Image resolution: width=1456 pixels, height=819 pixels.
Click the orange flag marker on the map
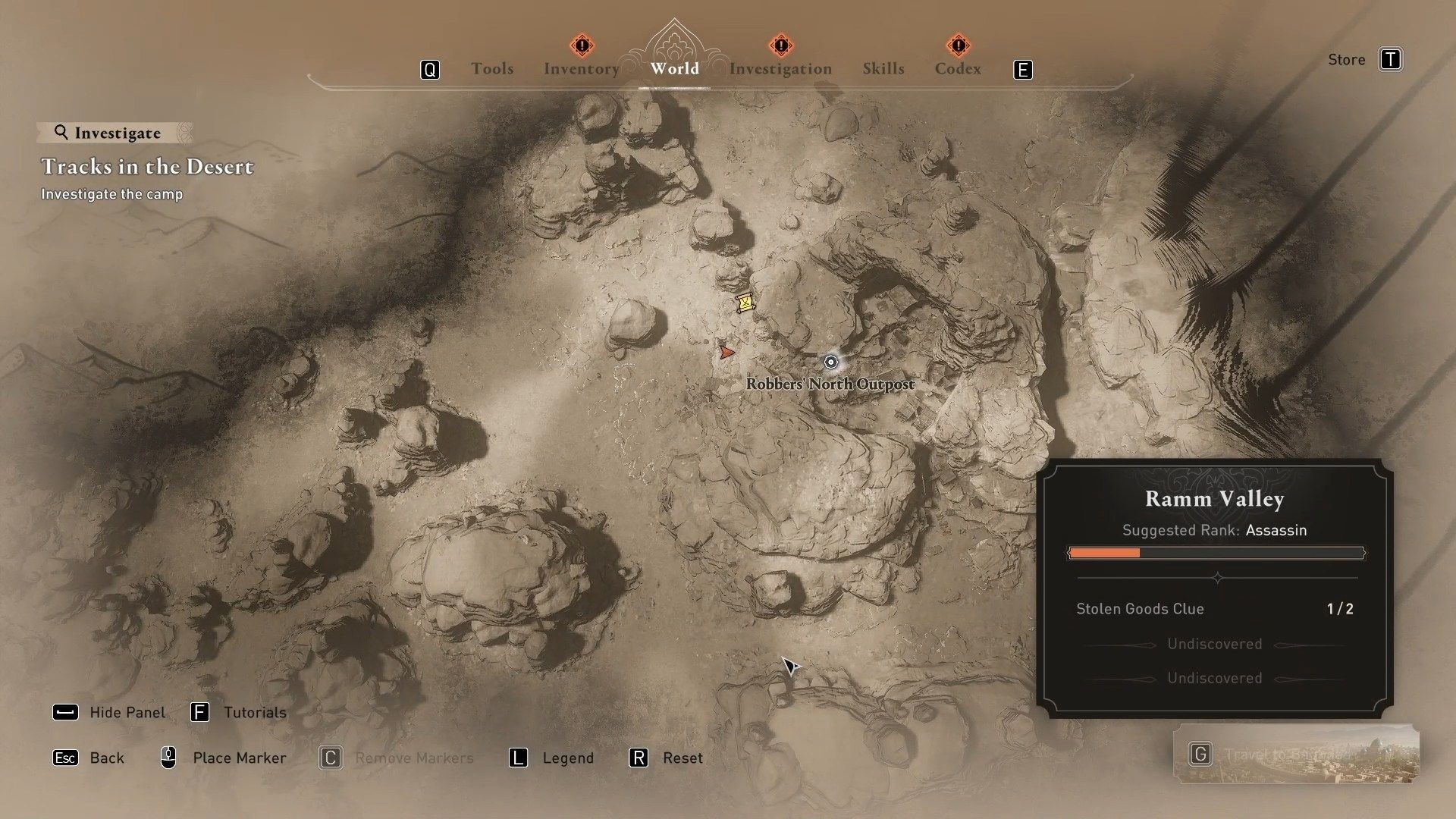(x=727, y=350)
